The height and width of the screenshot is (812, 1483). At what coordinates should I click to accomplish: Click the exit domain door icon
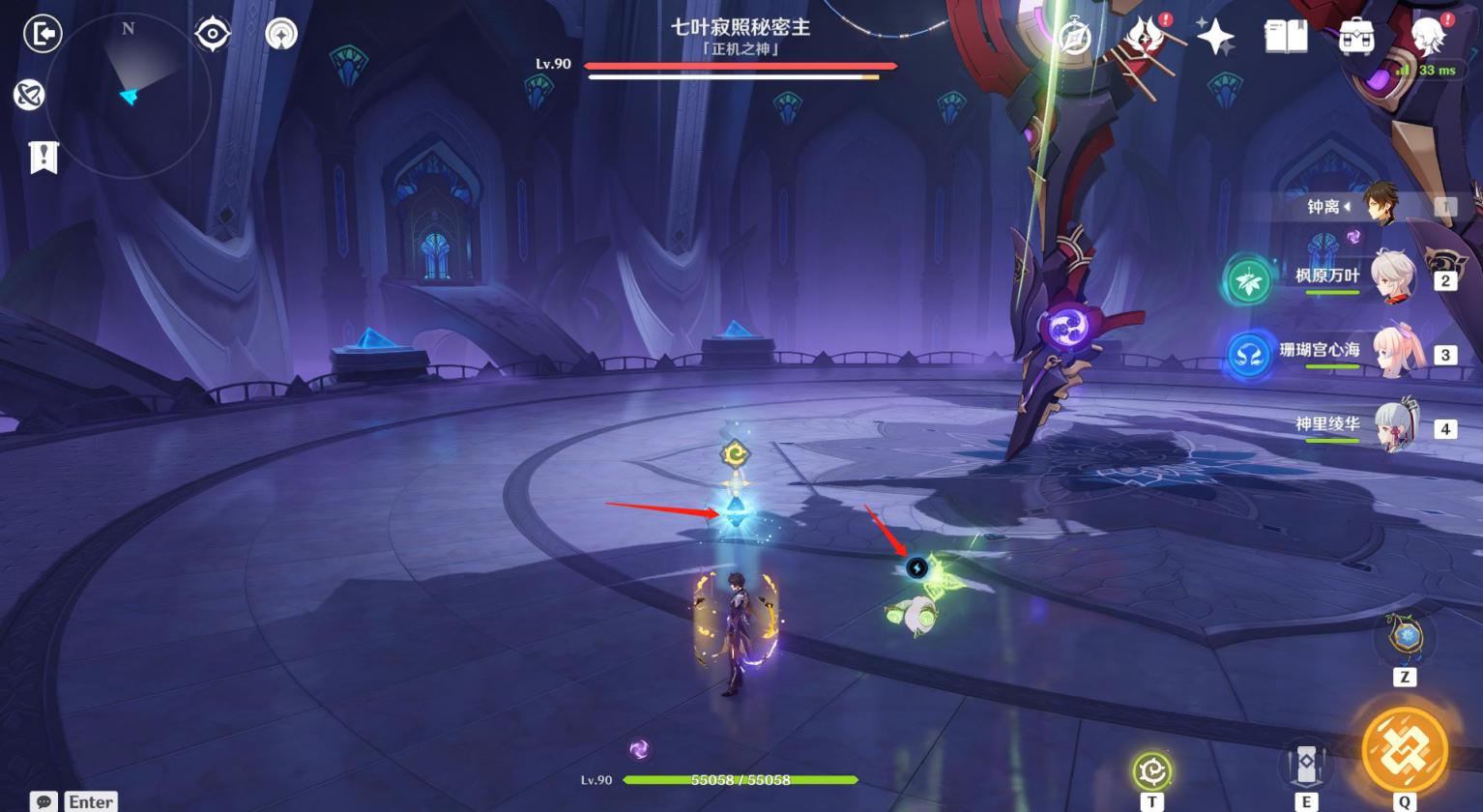pyautogui.click(x=43, y=34)
